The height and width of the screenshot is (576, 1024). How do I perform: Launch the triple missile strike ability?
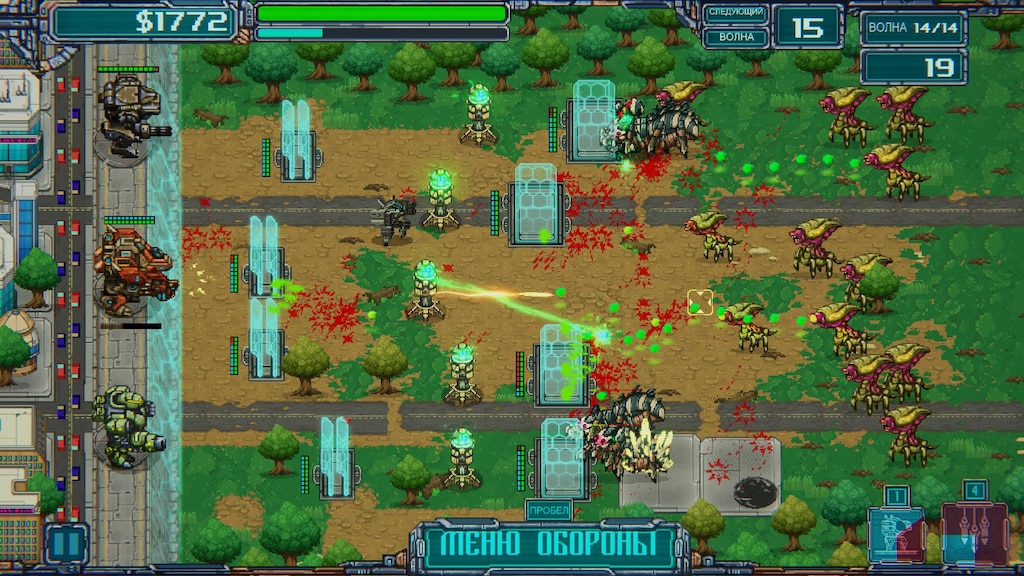(x=973, y=533)
